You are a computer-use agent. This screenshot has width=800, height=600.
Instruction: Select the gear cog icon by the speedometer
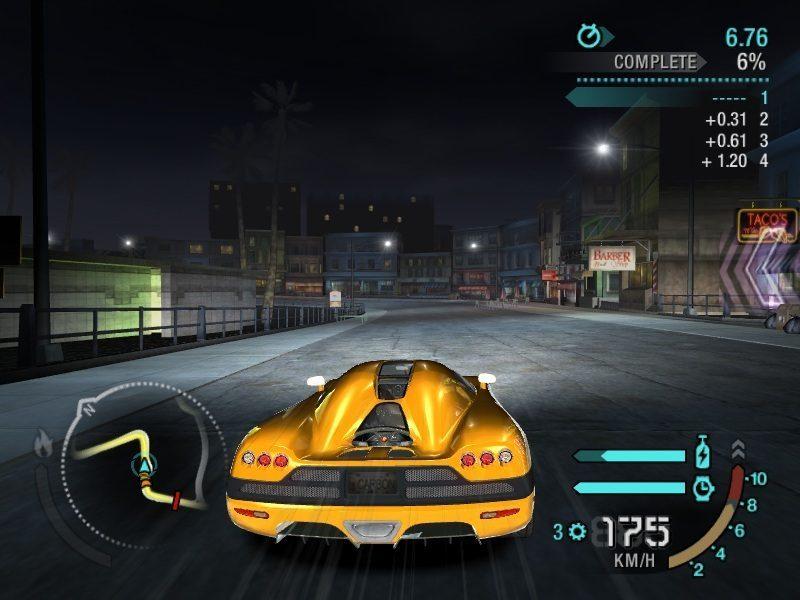[x=576, y=532]
